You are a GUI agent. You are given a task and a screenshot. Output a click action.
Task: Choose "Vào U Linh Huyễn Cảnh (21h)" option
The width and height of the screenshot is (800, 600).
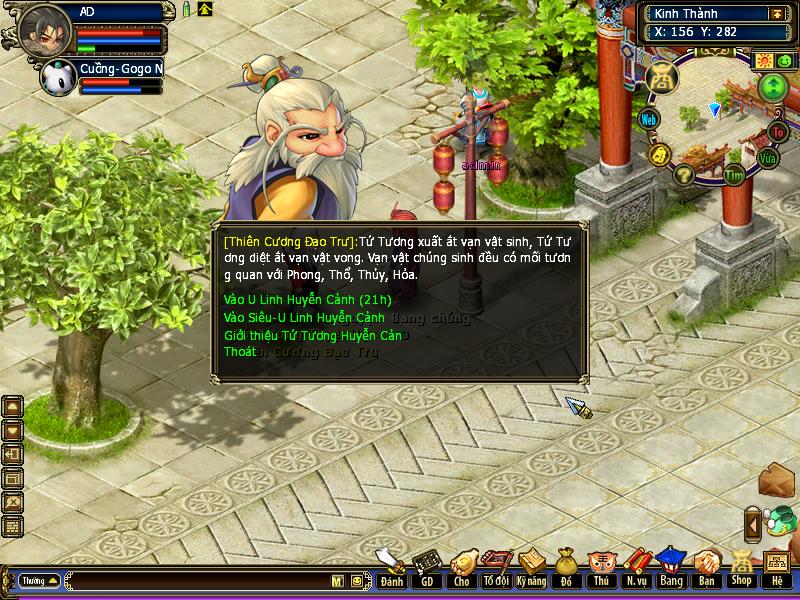307,299
